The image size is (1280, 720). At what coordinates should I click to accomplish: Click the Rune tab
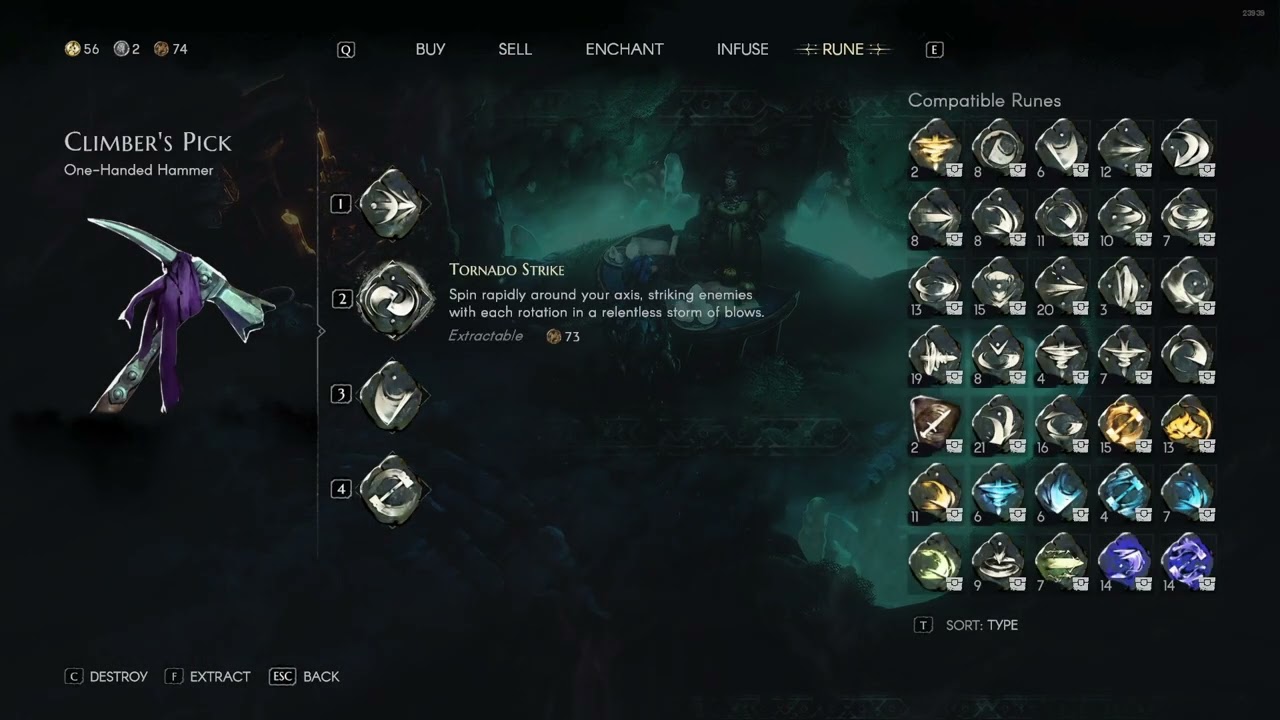[842, 49]
